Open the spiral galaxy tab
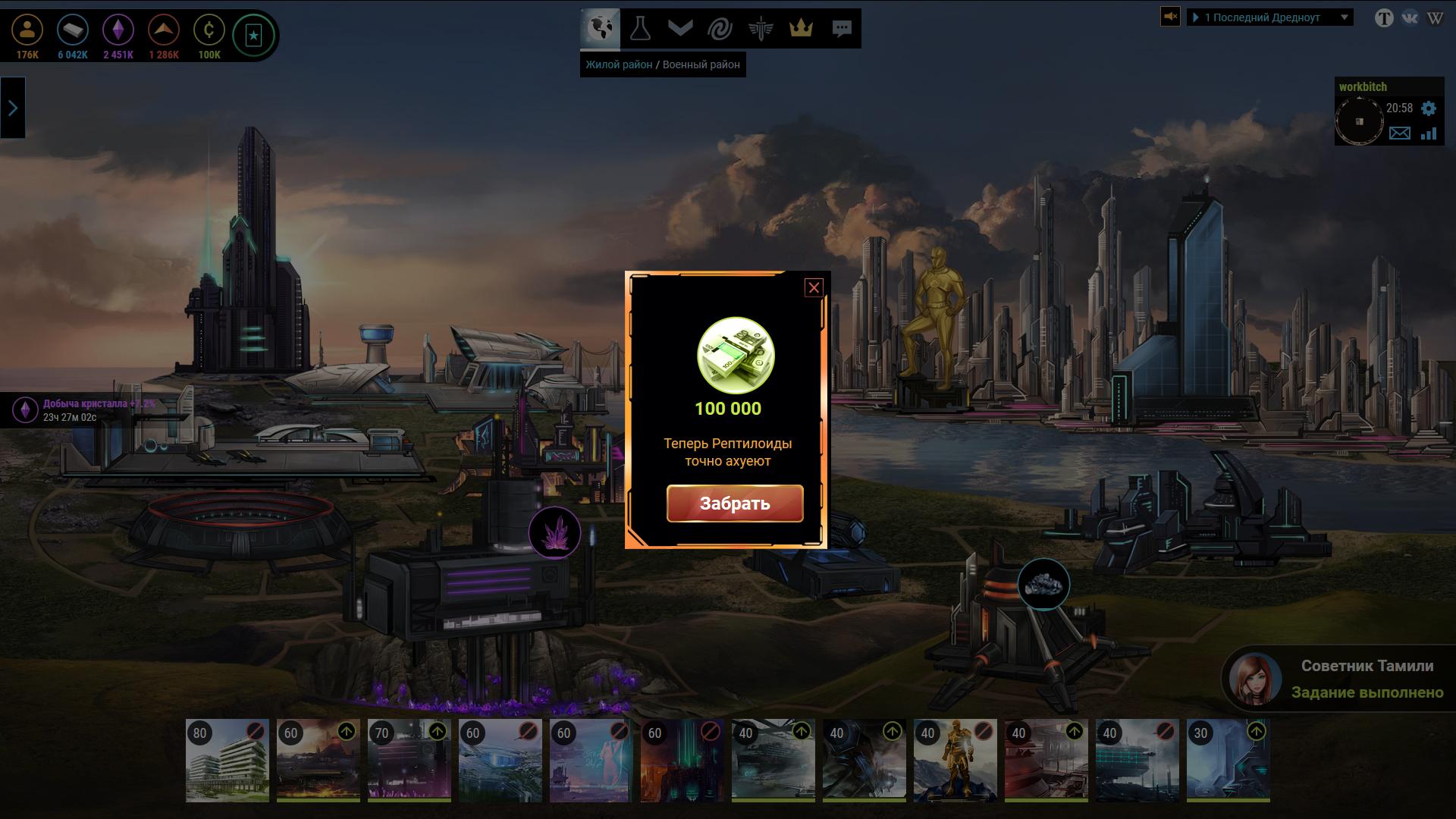 [x=720, y=29]
